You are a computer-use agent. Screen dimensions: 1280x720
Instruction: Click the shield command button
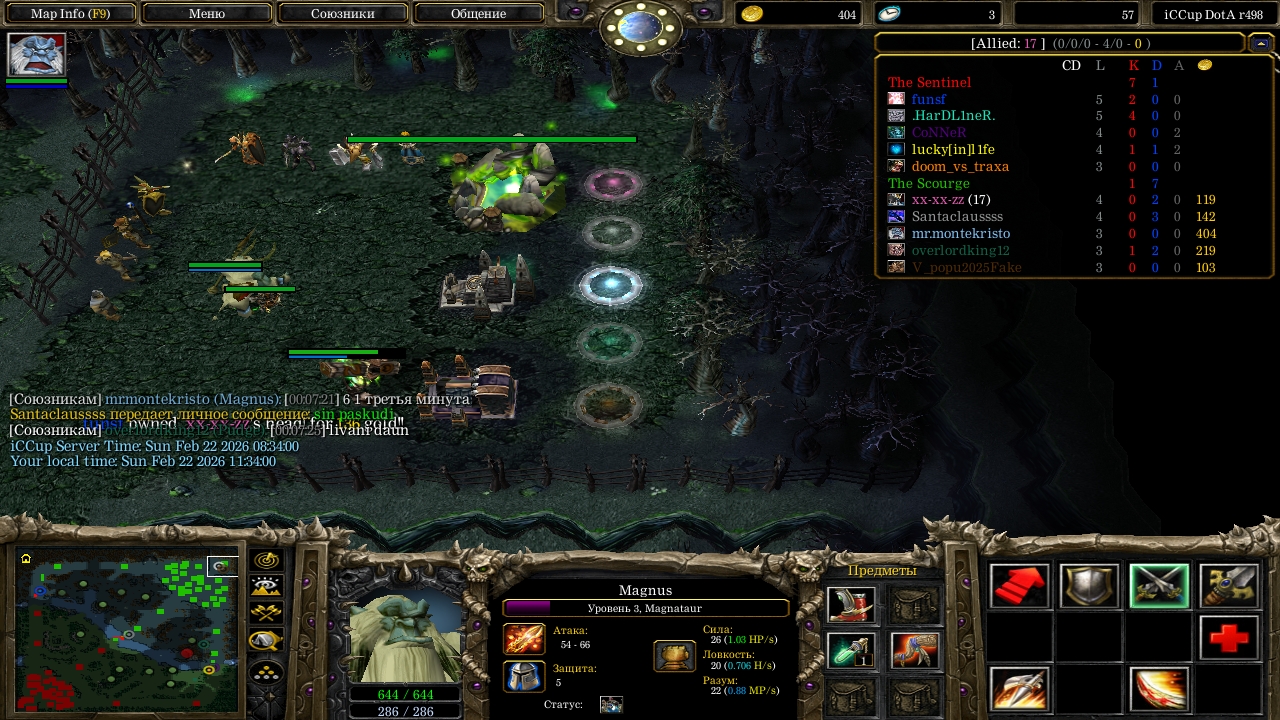(x=1089, y=586)
